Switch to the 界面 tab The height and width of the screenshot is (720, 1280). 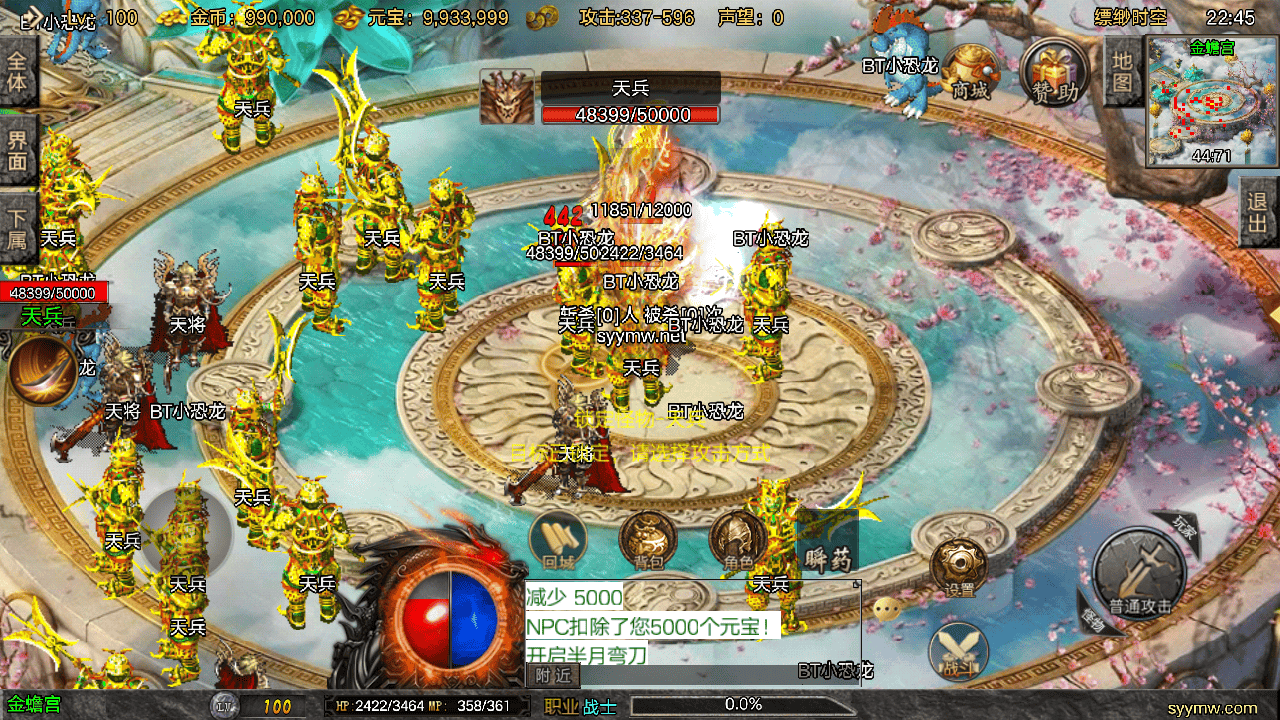[18, 148]
